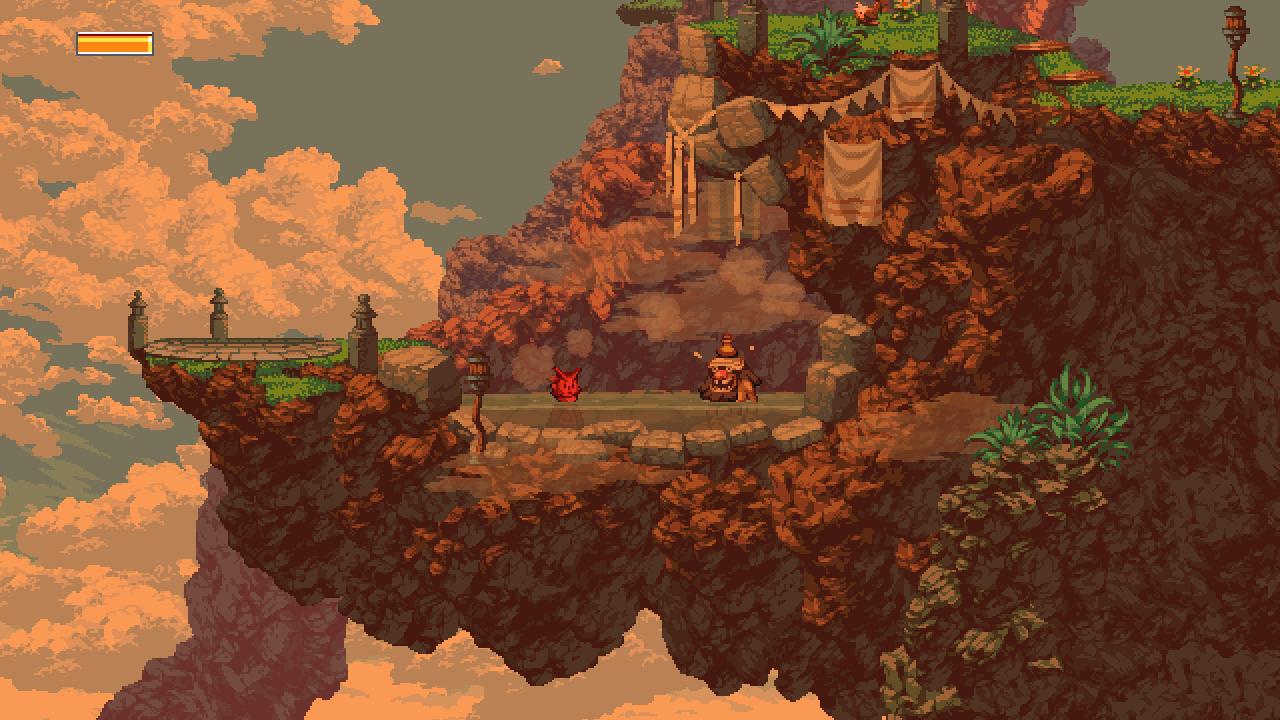Select the hatted villager character

[725, 378]
